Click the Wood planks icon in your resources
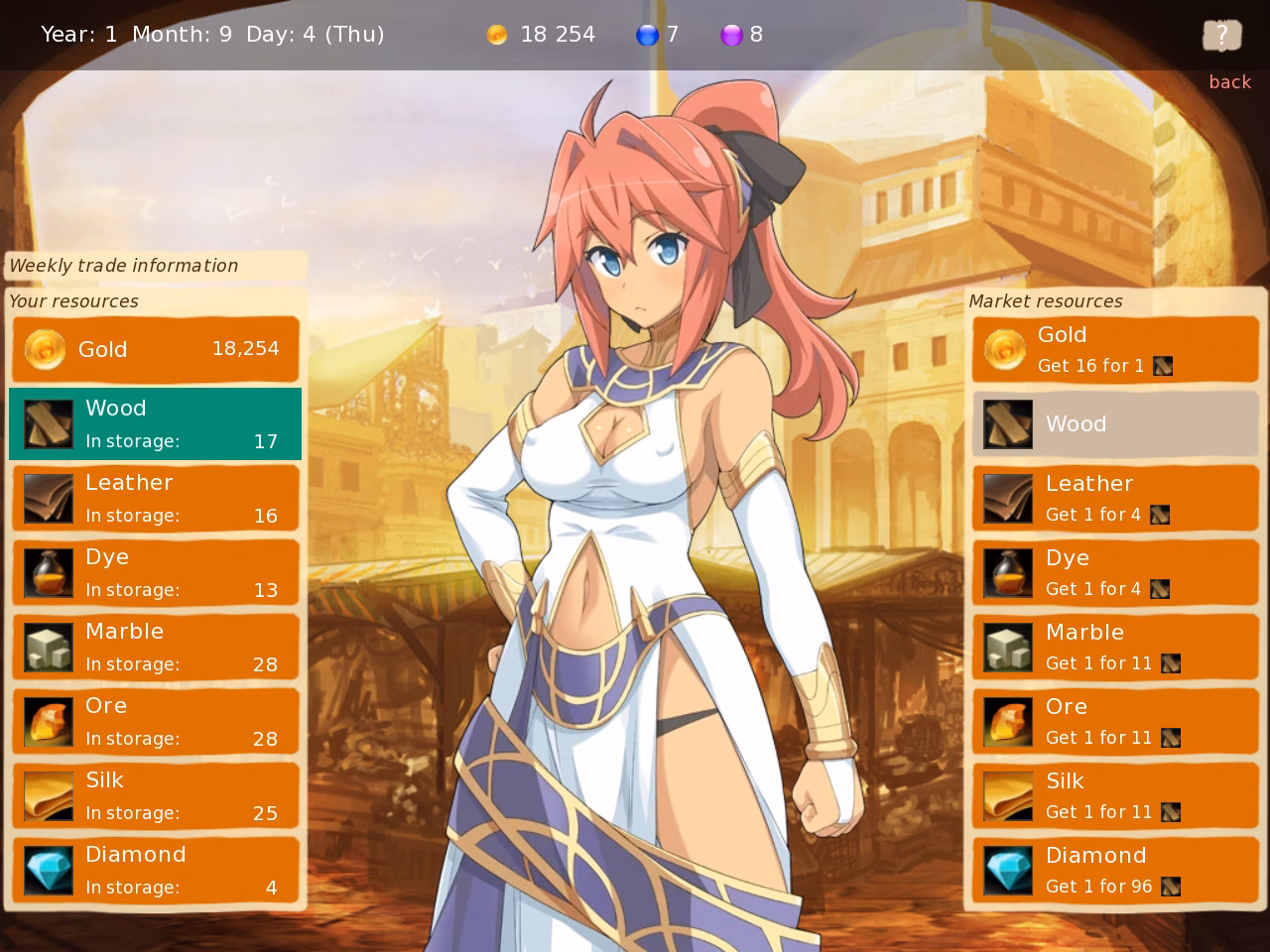Image resolution: width=1270 pixels, height=952 pixels. [x=47, y=423]
